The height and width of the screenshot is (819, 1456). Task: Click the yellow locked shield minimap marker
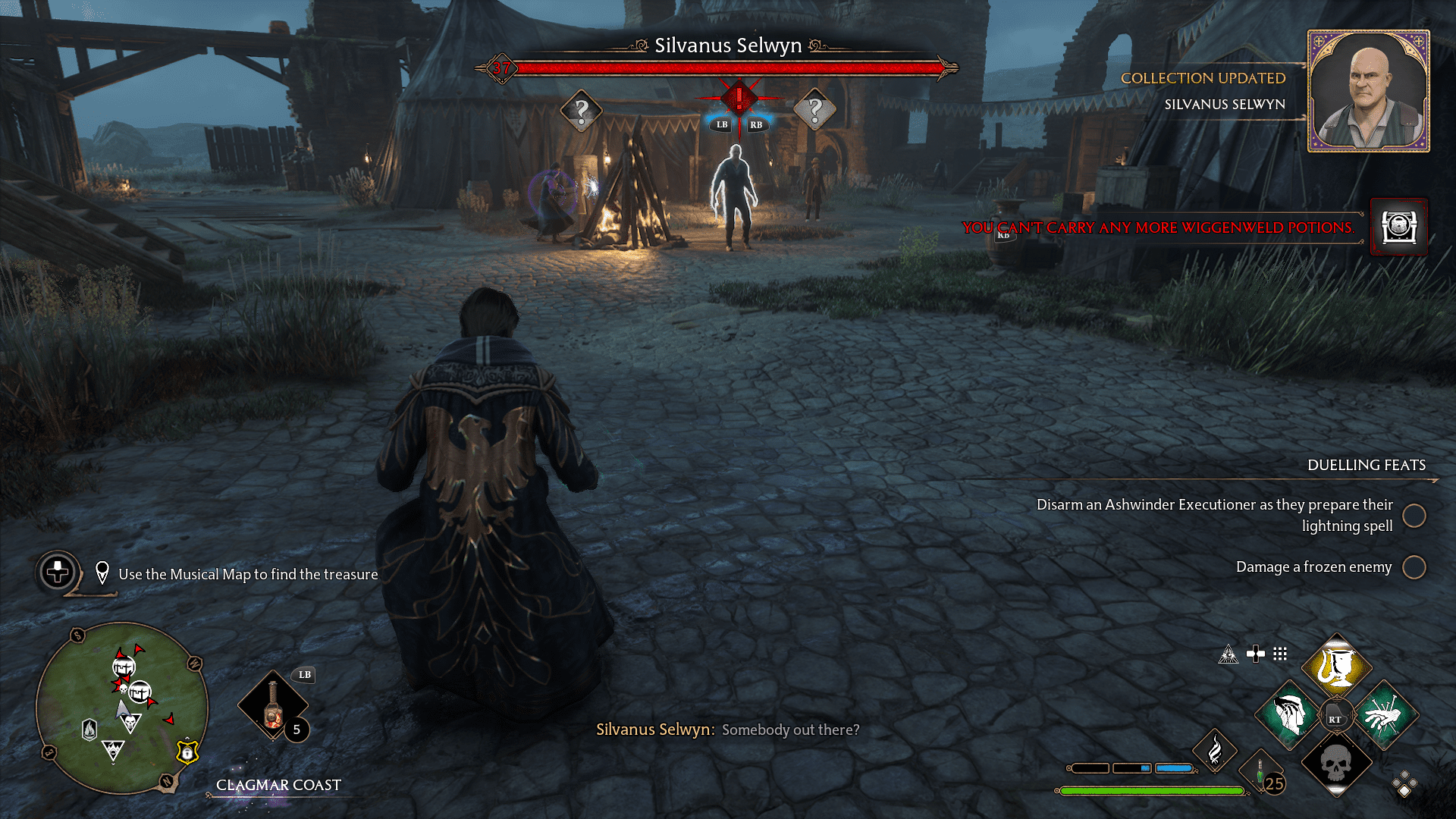tap(187, 751)
